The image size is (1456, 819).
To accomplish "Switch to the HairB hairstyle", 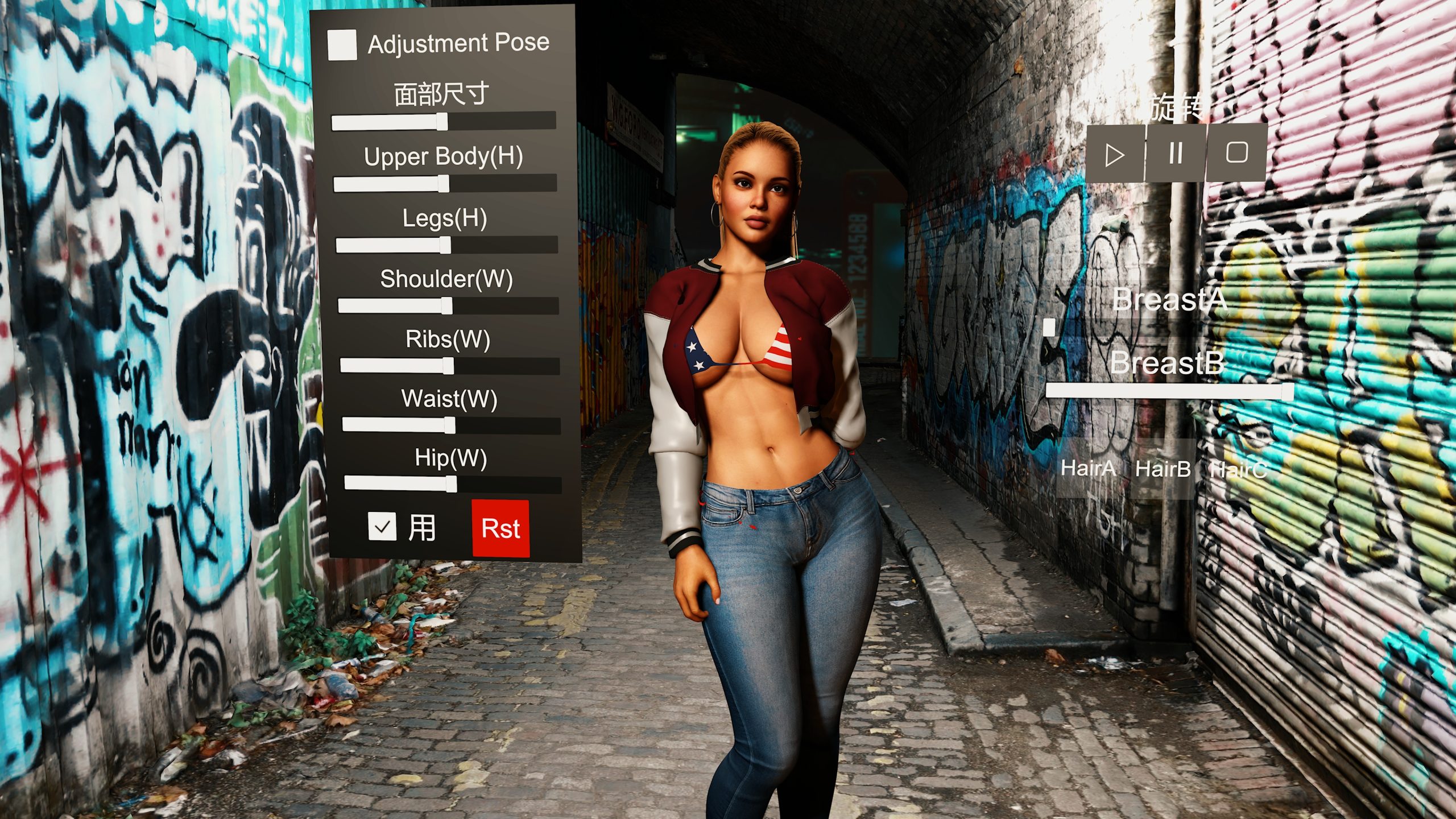I will [x=1163, y=469].
